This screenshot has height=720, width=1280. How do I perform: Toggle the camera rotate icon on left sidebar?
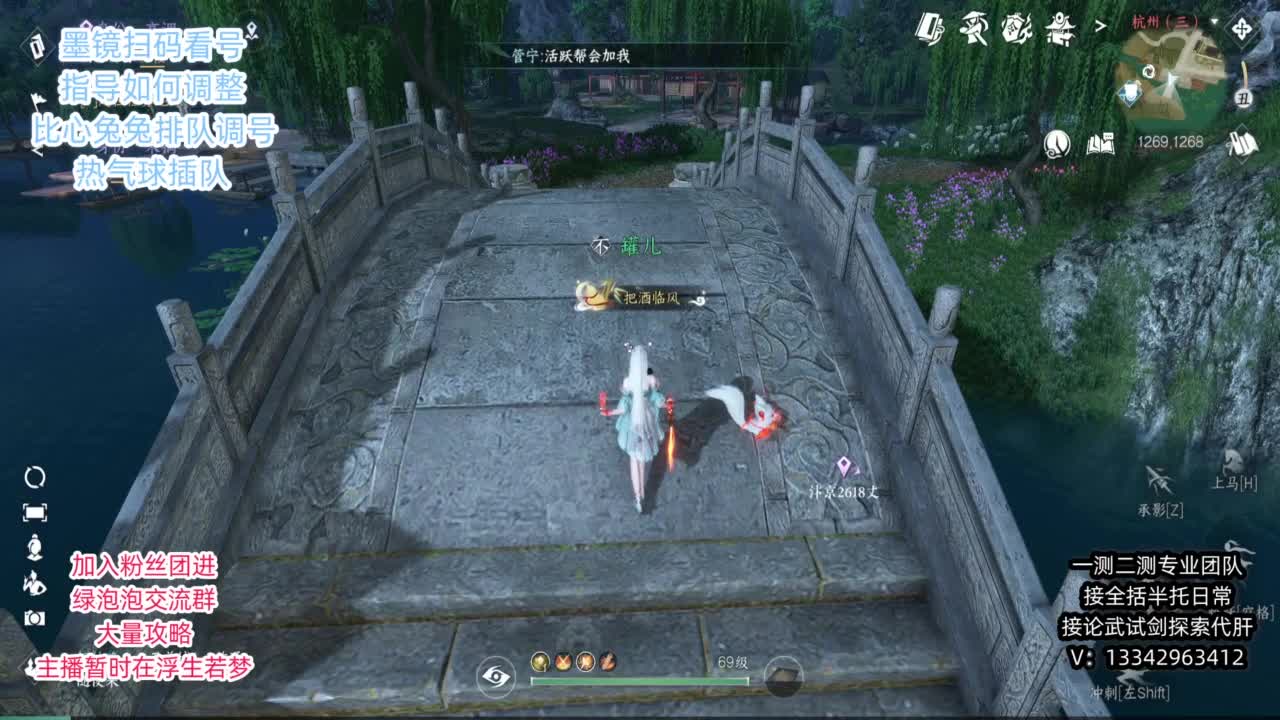[36, 478]
